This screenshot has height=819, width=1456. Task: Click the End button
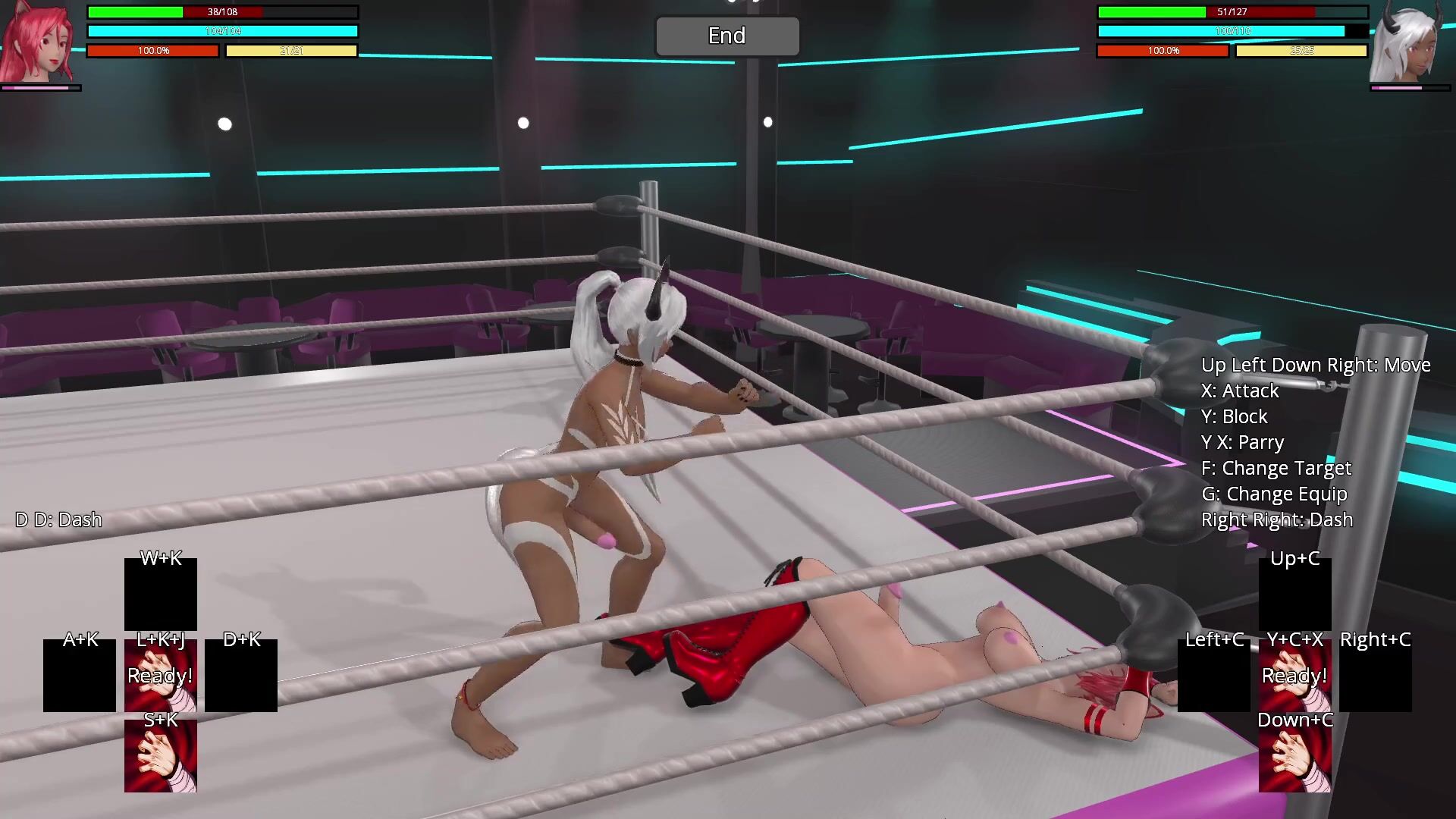point(726,36)
